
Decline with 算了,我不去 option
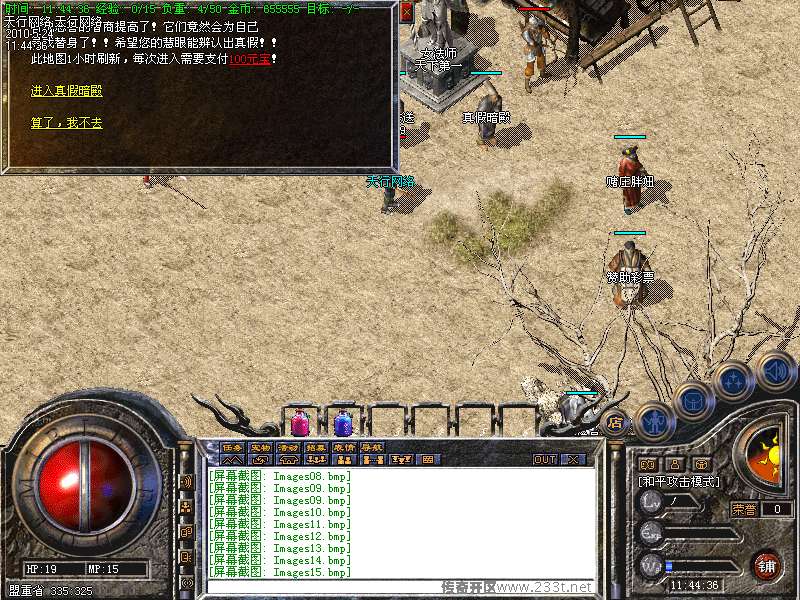(66, 124)
